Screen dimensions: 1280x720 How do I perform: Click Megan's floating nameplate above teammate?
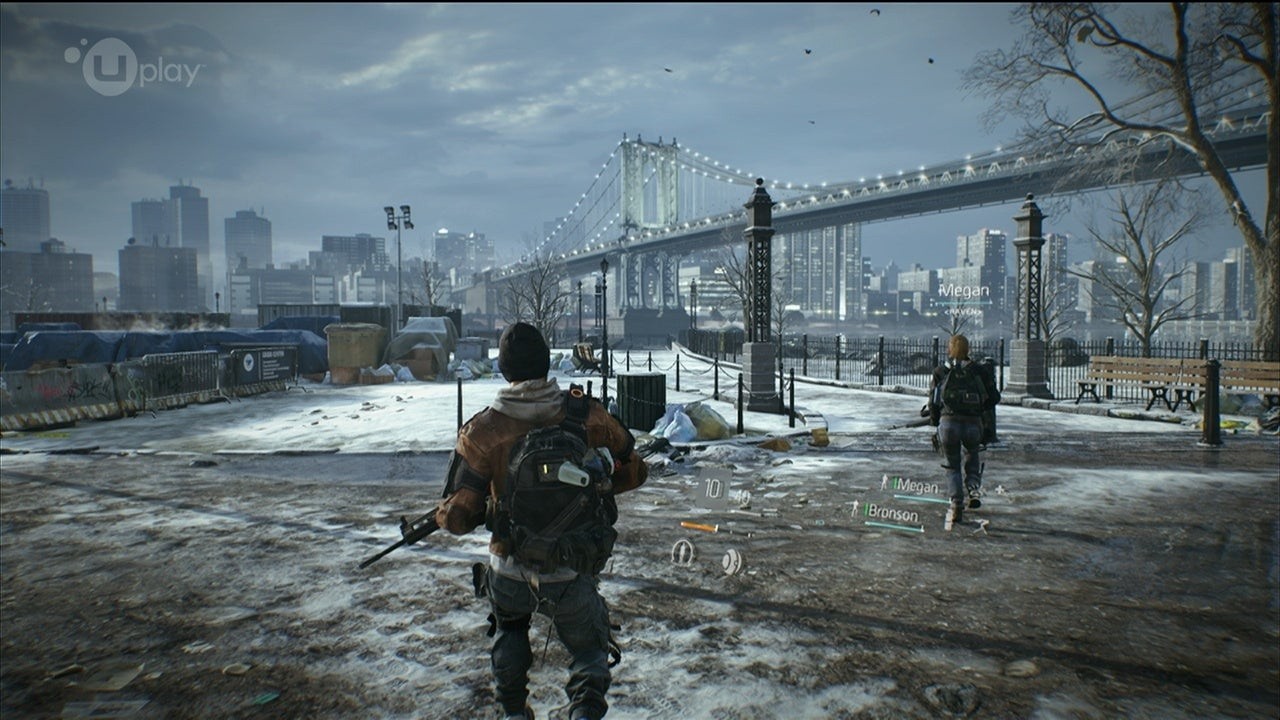[963, 292]
